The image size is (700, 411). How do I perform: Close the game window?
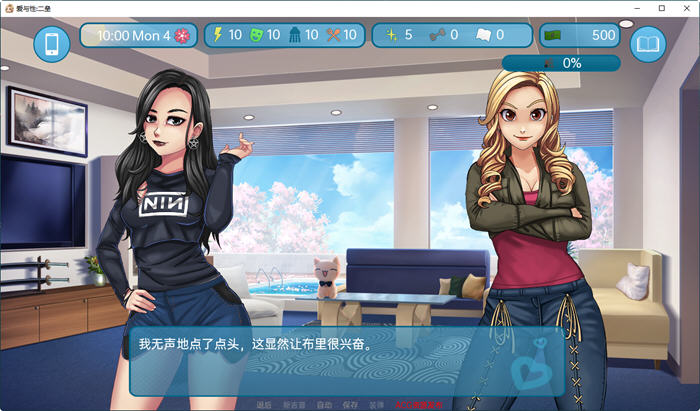[686, 7]
